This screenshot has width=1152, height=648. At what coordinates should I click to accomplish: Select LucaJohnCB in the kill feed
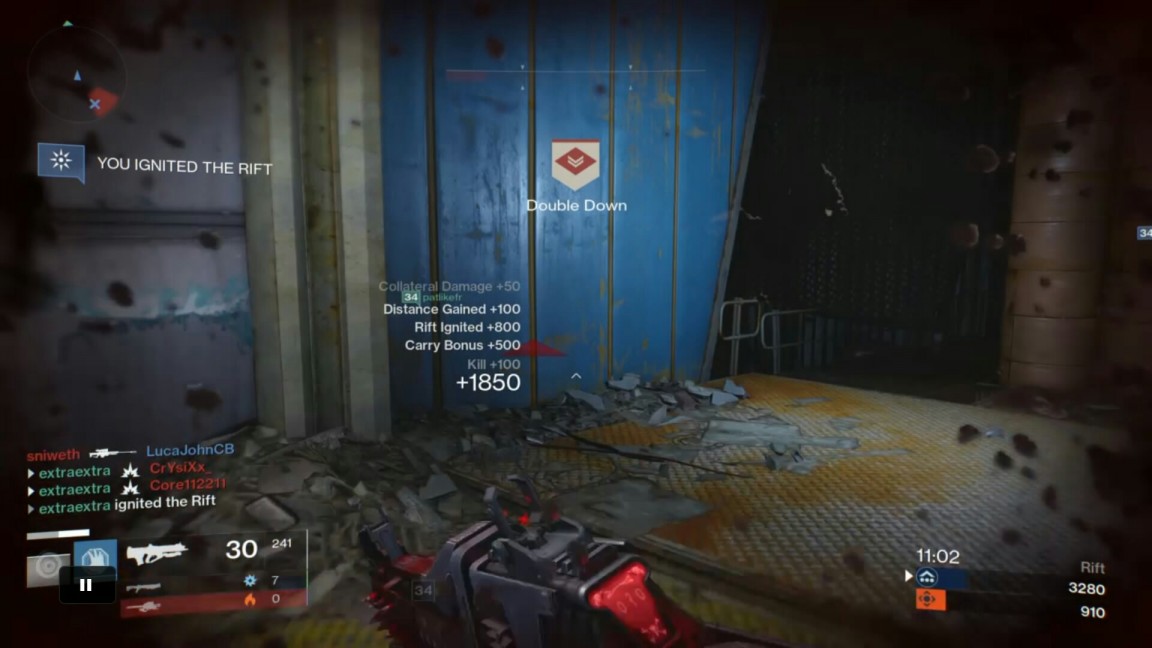(190, 451)
